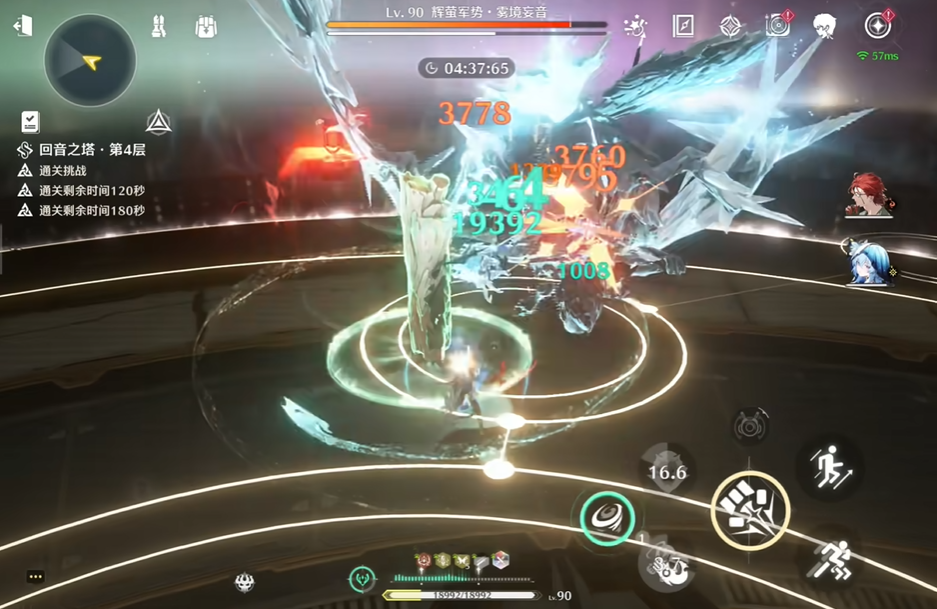Open the team characters icon

tap(158, 26)
